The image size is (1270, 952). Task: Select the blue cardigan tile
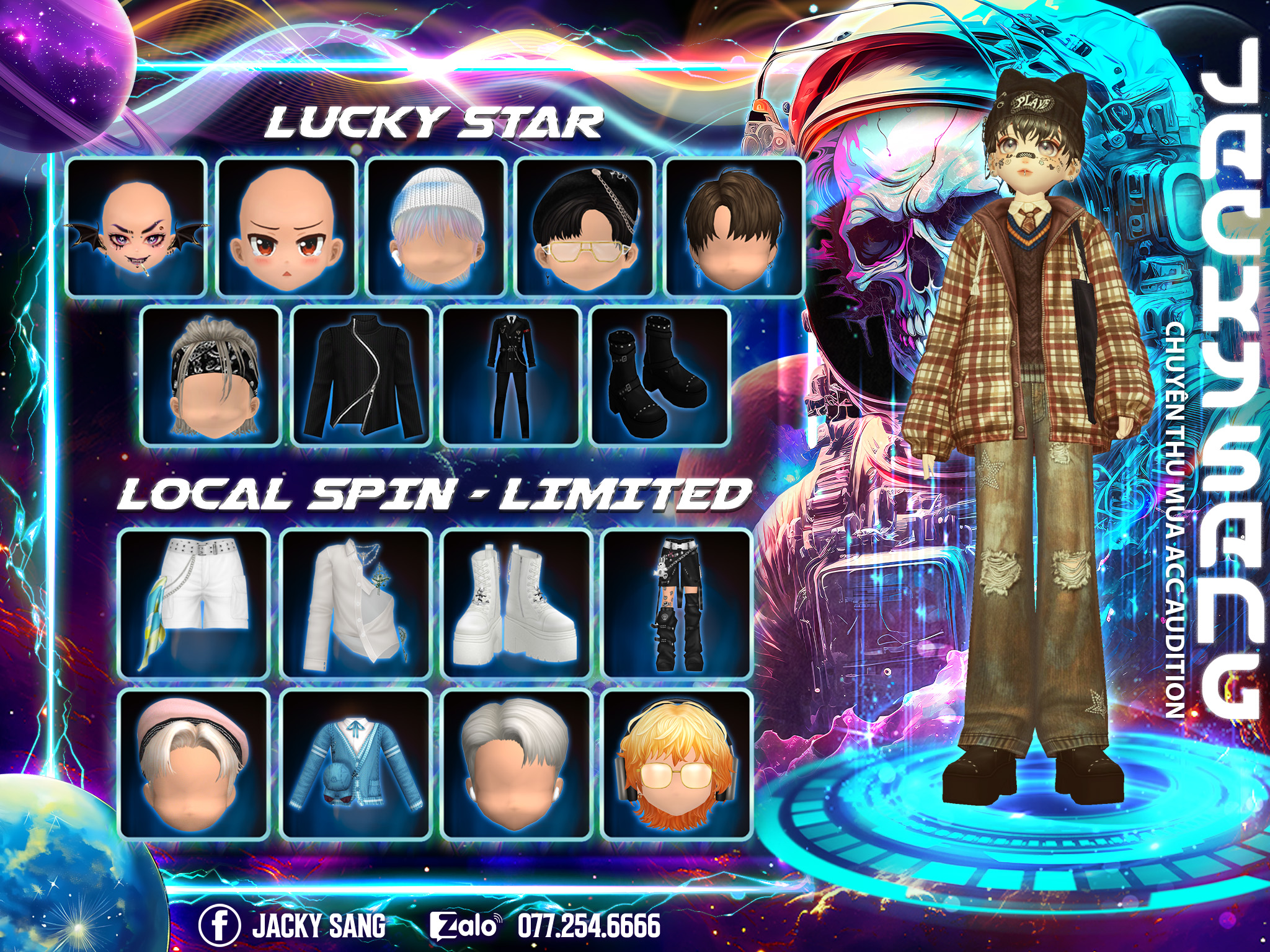point(356,764)
